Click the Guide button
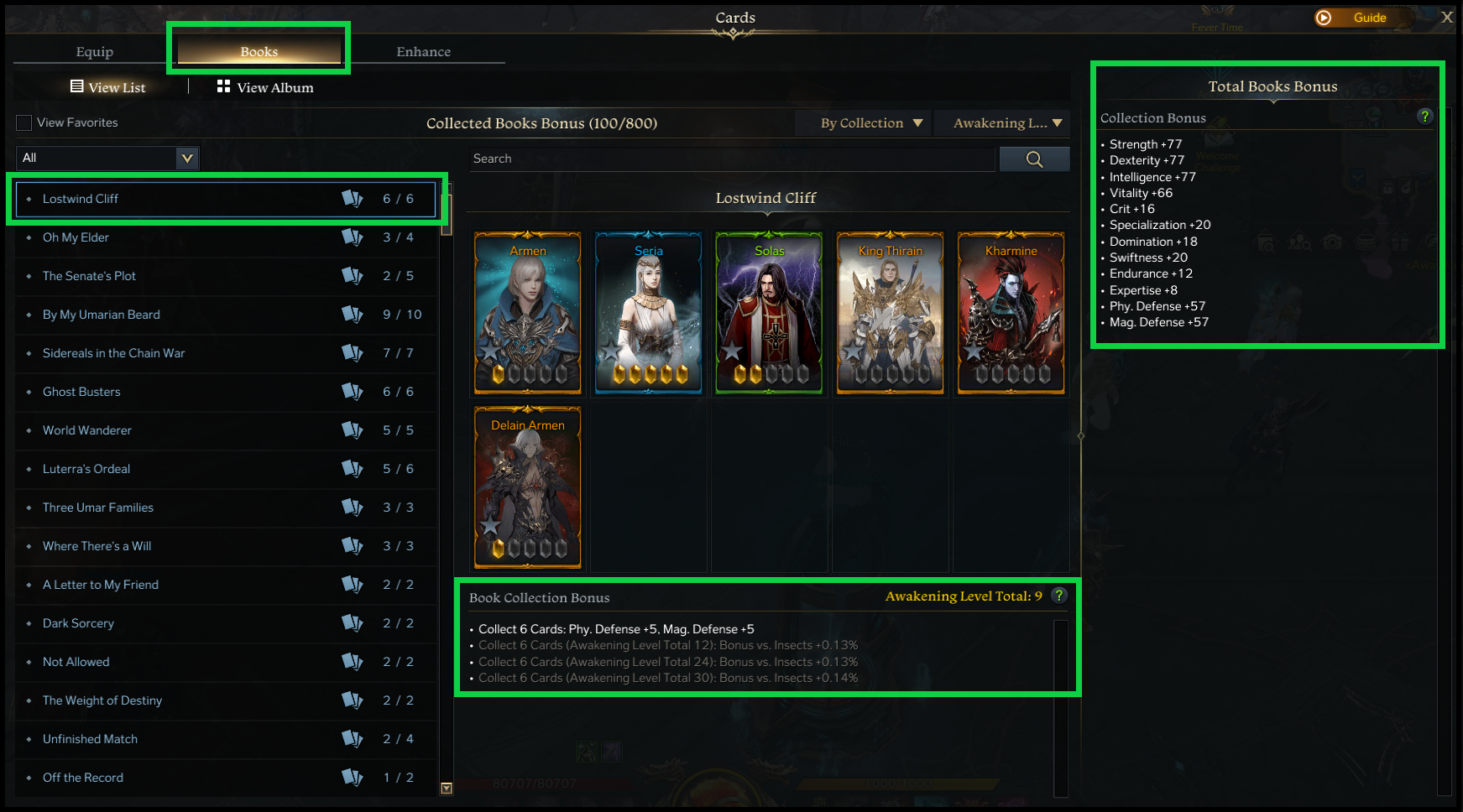 click(x=1362, y=17)
